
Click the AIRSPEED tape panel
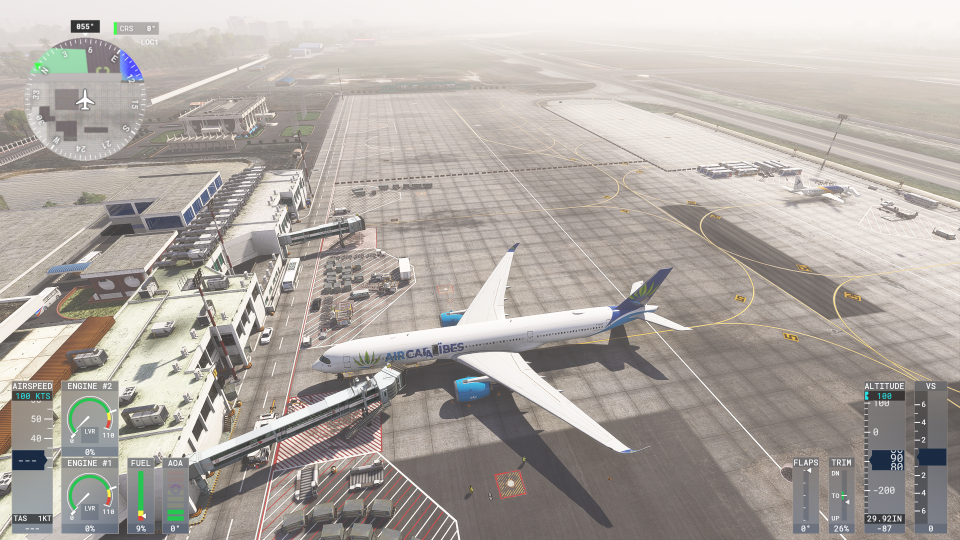point(33,456)
